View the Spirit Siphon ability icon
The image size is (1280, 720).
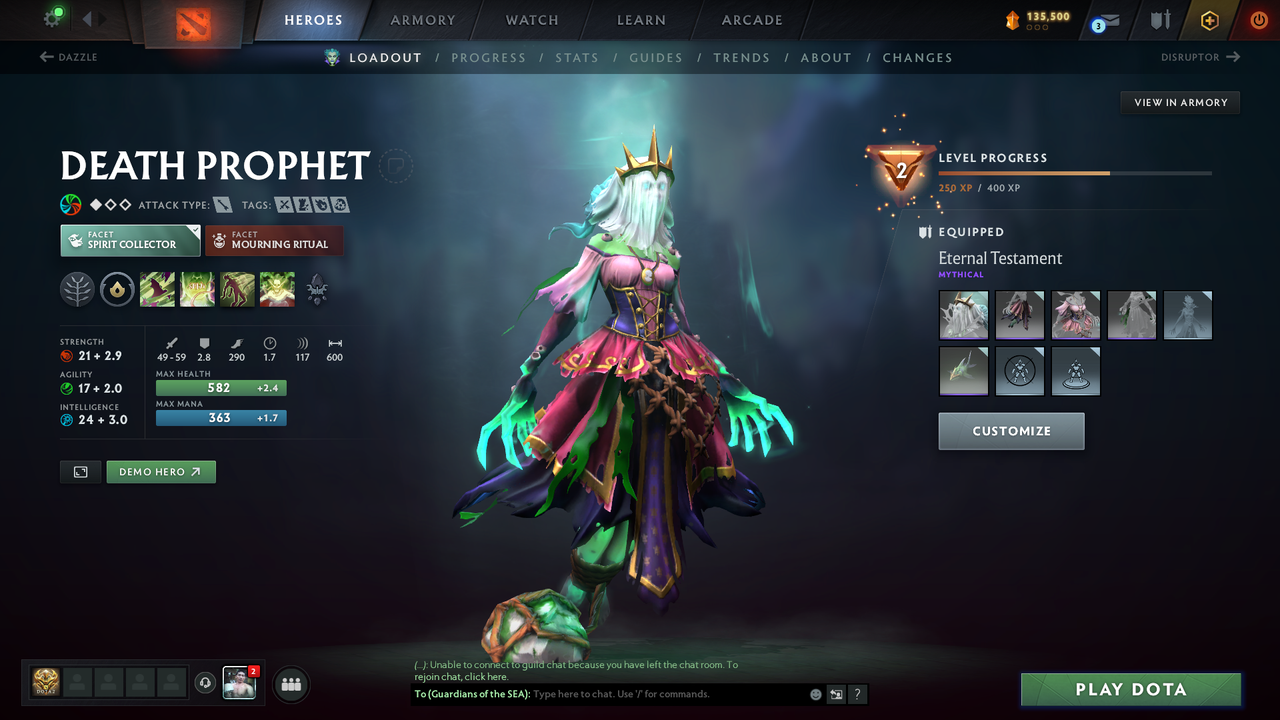237,290
